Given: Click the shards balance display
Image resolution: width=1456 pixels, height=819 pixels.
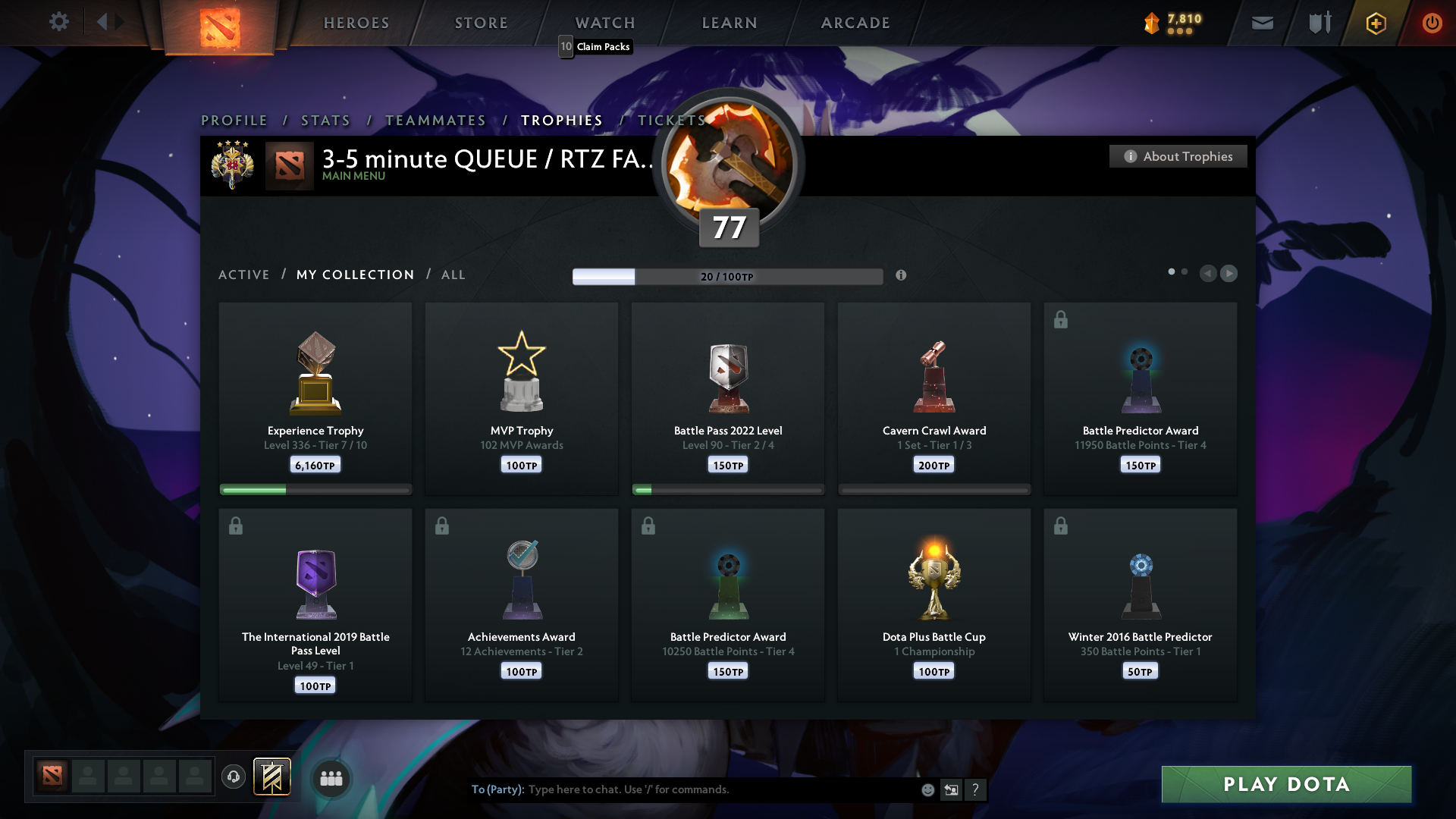Looking at the screenshot, I should tap(1174, 22).
